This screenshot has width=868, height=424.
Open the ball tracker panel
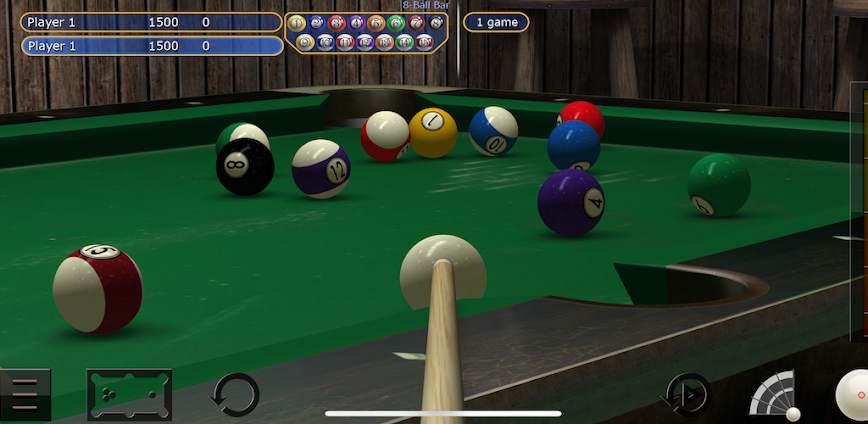coord(366,32)
